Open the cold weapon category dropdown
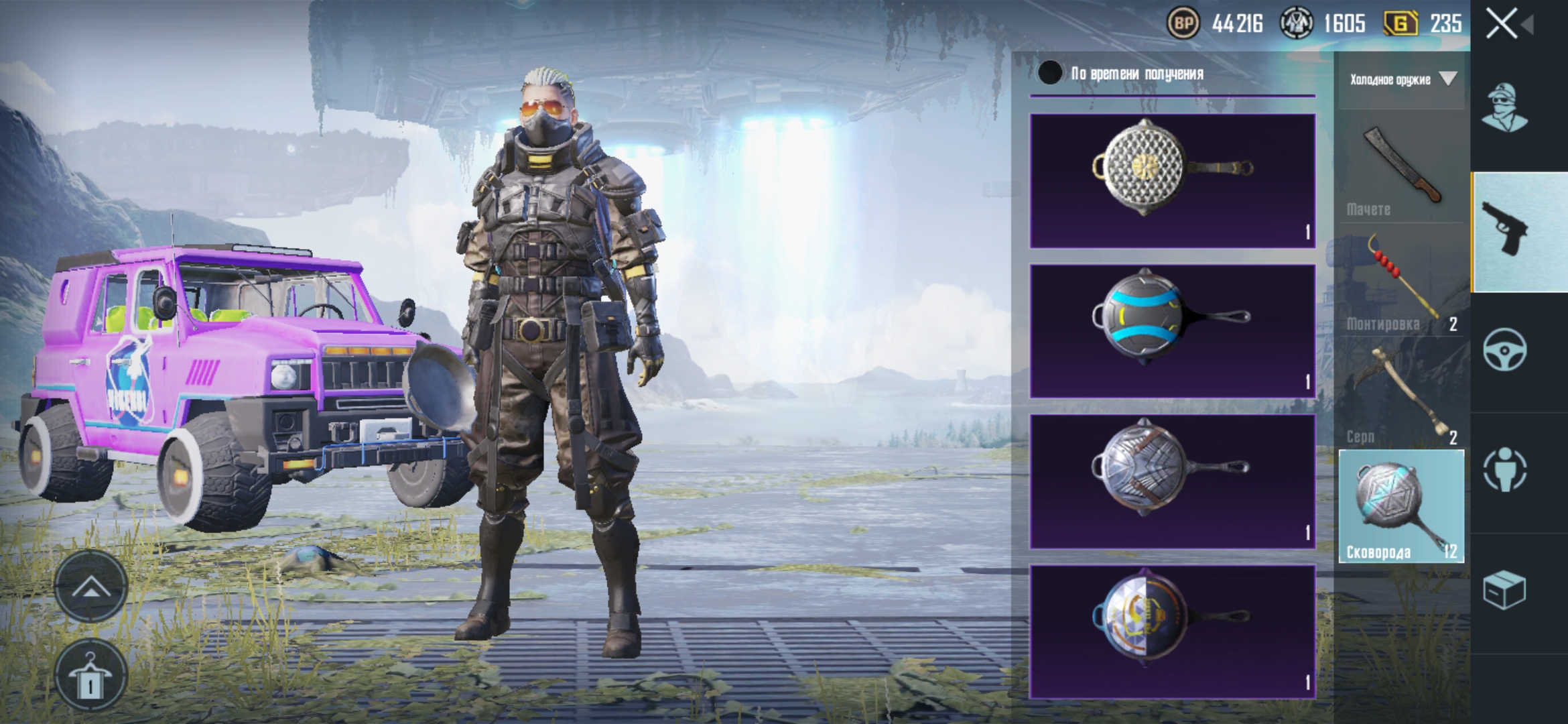Screen dimensions: 1568x724 click(x=1402, y=80)
